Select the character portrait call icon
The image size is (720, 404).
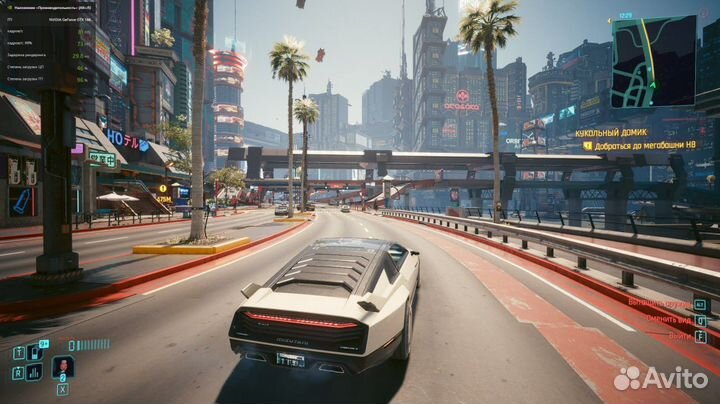click(62, 367)
